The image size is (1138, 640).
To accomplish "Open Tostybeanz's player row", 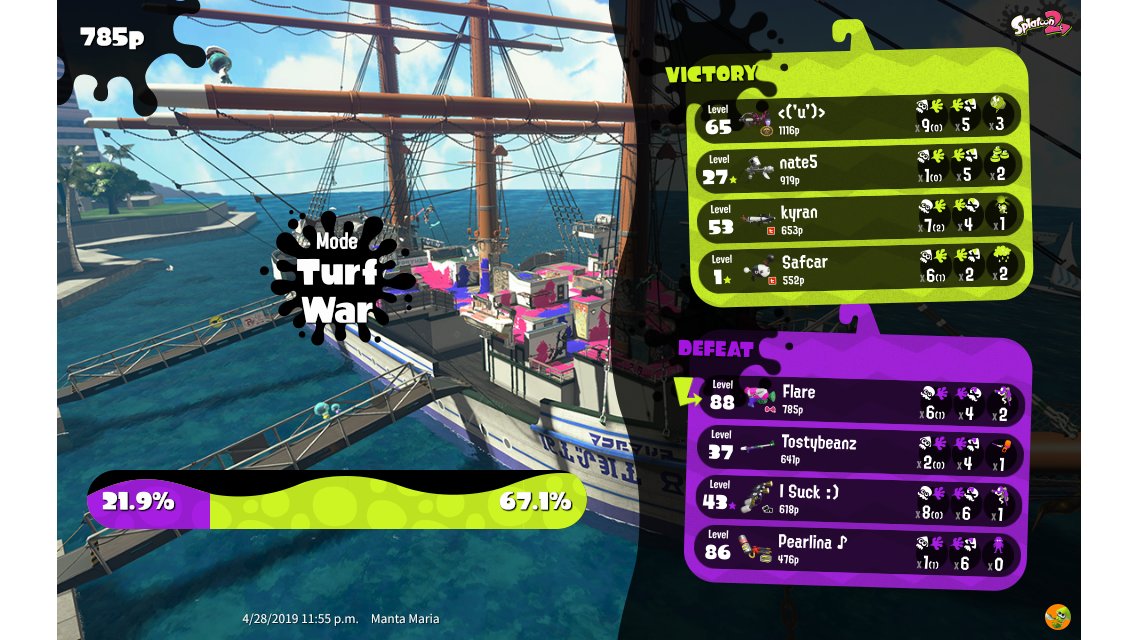I will click(x=858, y=449).
